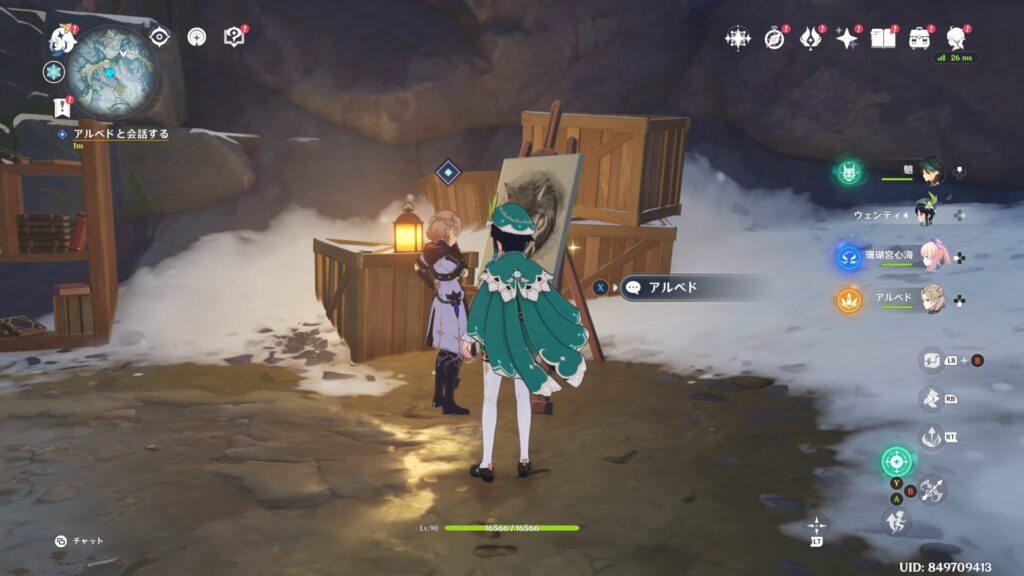Activate the green elemental skill button
Screen dimensions: 1024x576
pyautogui.click(x=897, y=461)
